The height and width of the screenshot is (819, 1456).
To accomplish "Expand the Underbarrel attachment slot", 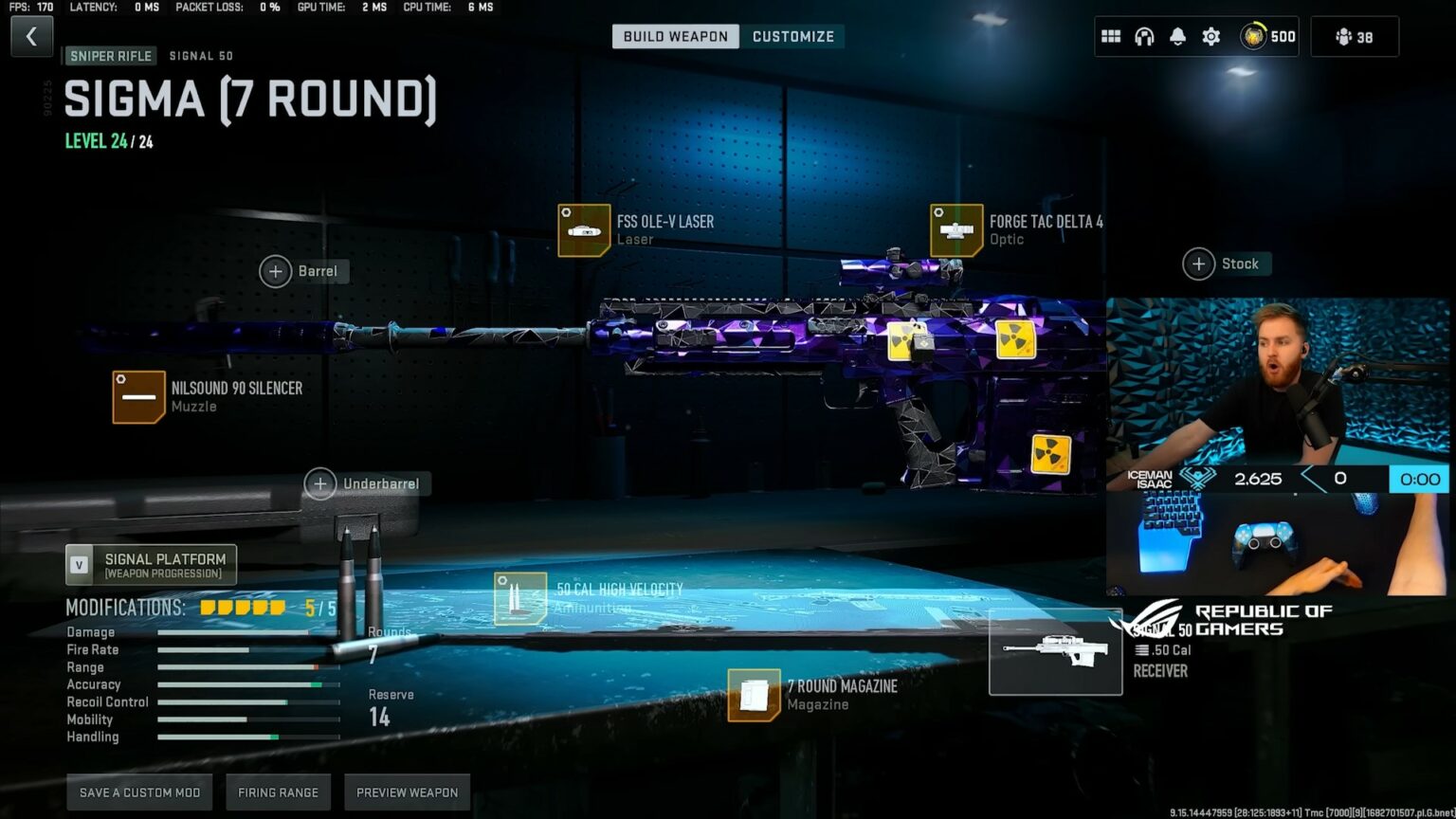I will click(320, 483).
